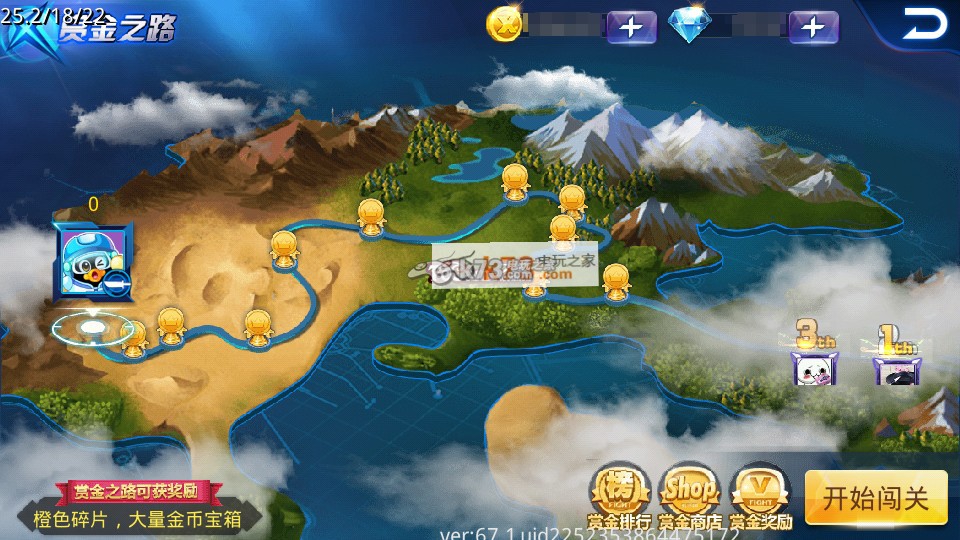The image size is (960, 540).
Task: Go back using the return arrow
Action: [x=922, y=24]
